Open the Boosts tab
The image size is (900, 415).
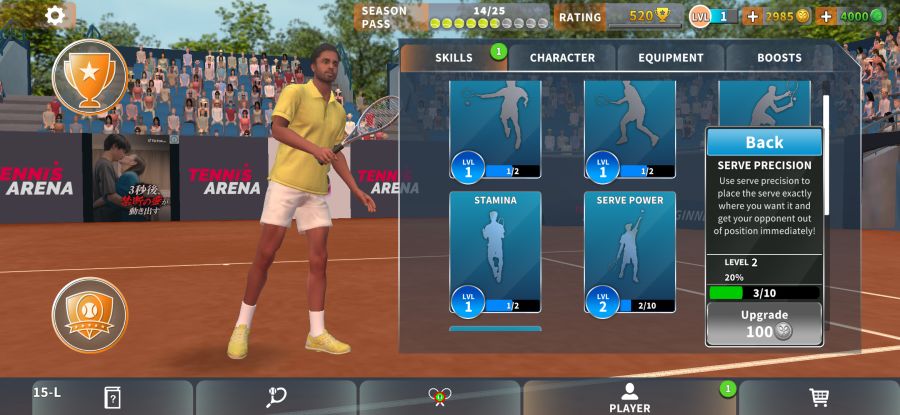point(779,58)
